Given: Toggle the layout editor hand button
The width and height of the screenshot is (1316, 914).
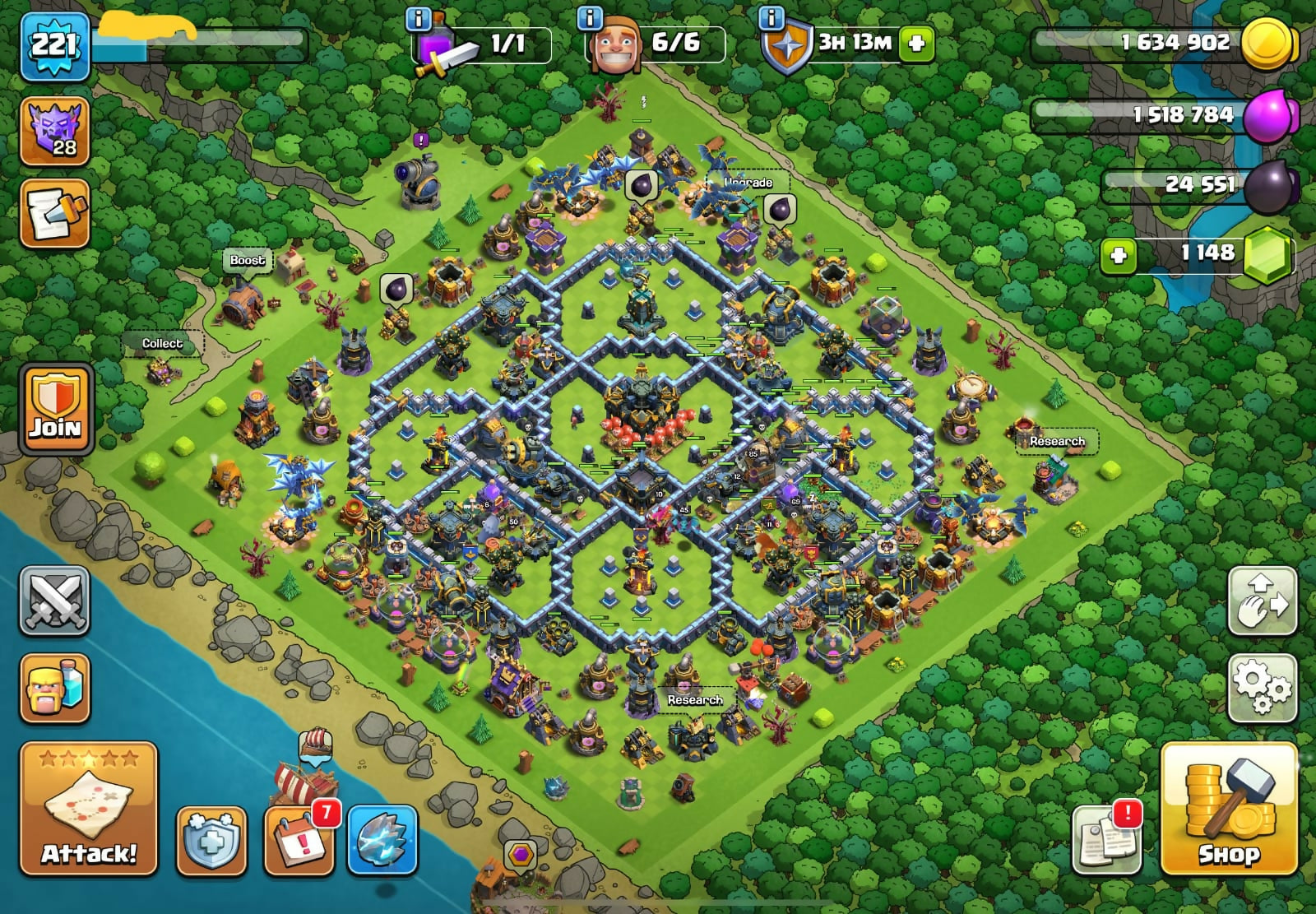Looking at the screenshot, I should coord(1263,601).
